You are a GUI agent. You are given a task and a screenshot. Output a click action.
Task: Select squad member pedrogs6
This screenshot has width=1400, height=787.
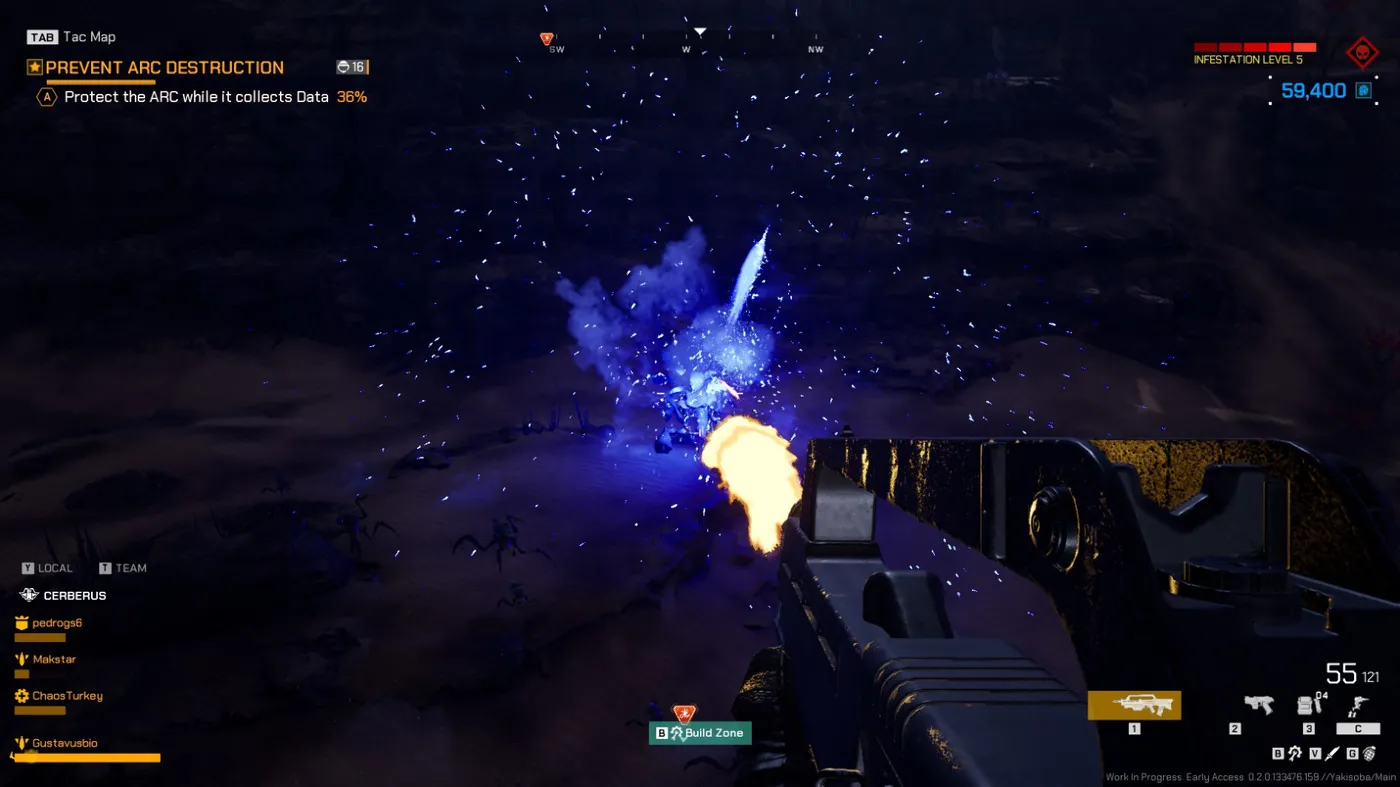tap(57, 623)
